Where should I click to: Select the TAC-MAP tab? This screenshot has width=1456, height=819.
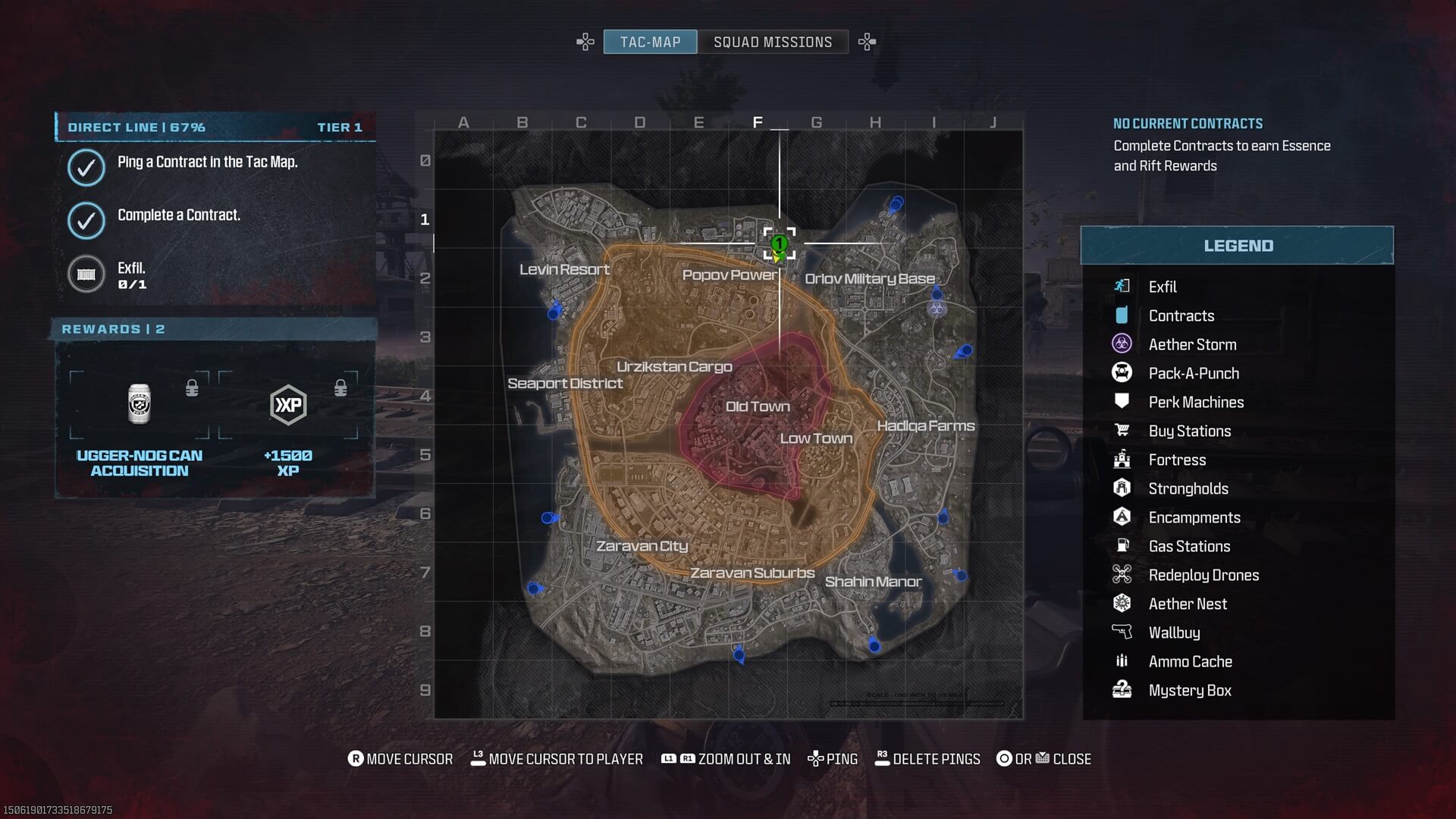pyautogui.click(x=650, y=42)
